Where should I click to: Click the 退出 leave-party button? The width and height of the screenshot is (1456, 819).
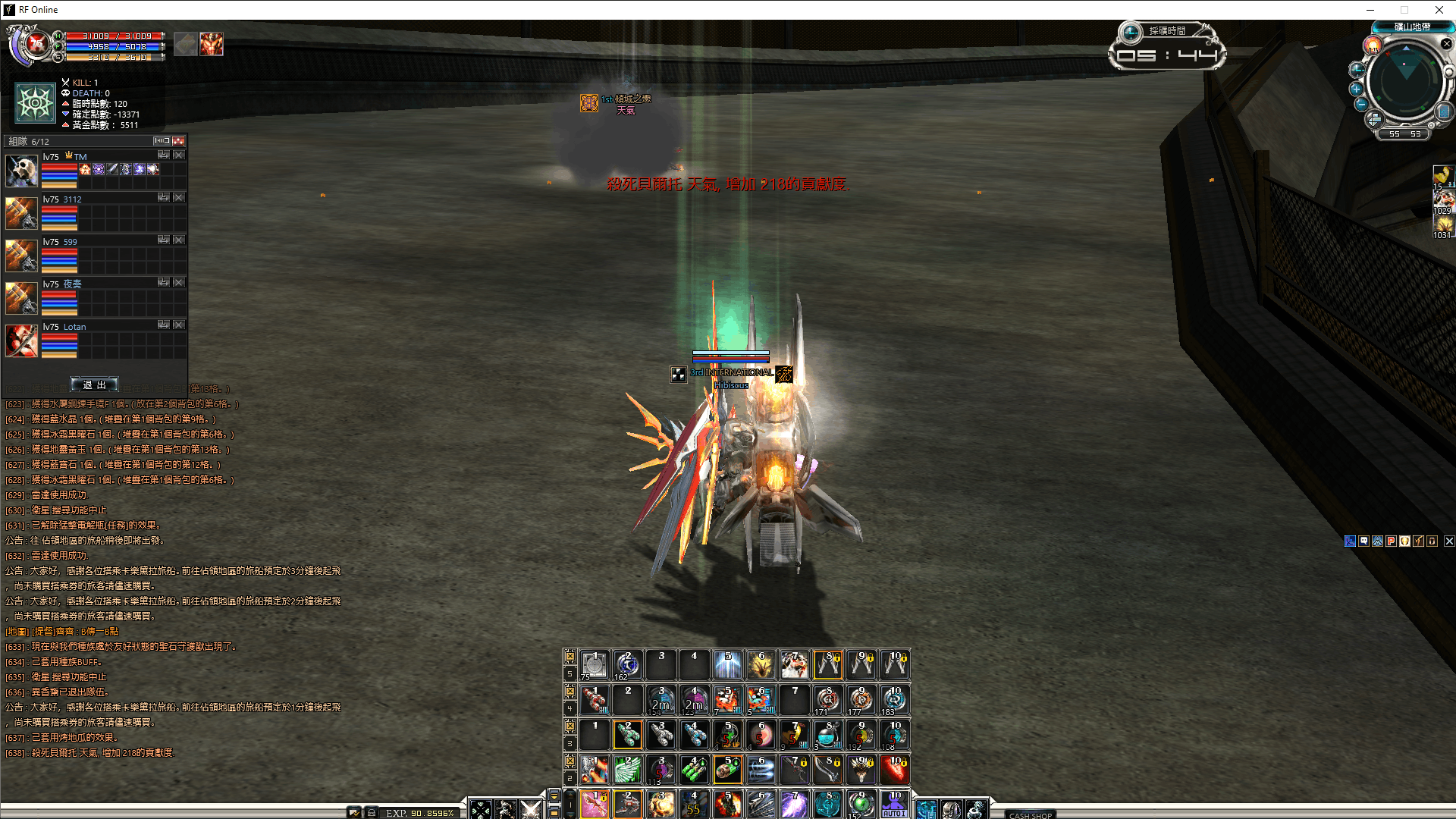(94, 384)
